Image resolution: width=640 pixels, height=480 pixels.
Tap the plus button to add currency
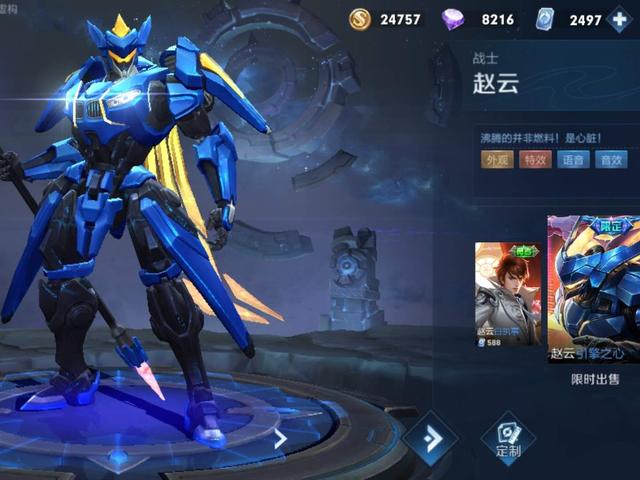tap(623, 20)
